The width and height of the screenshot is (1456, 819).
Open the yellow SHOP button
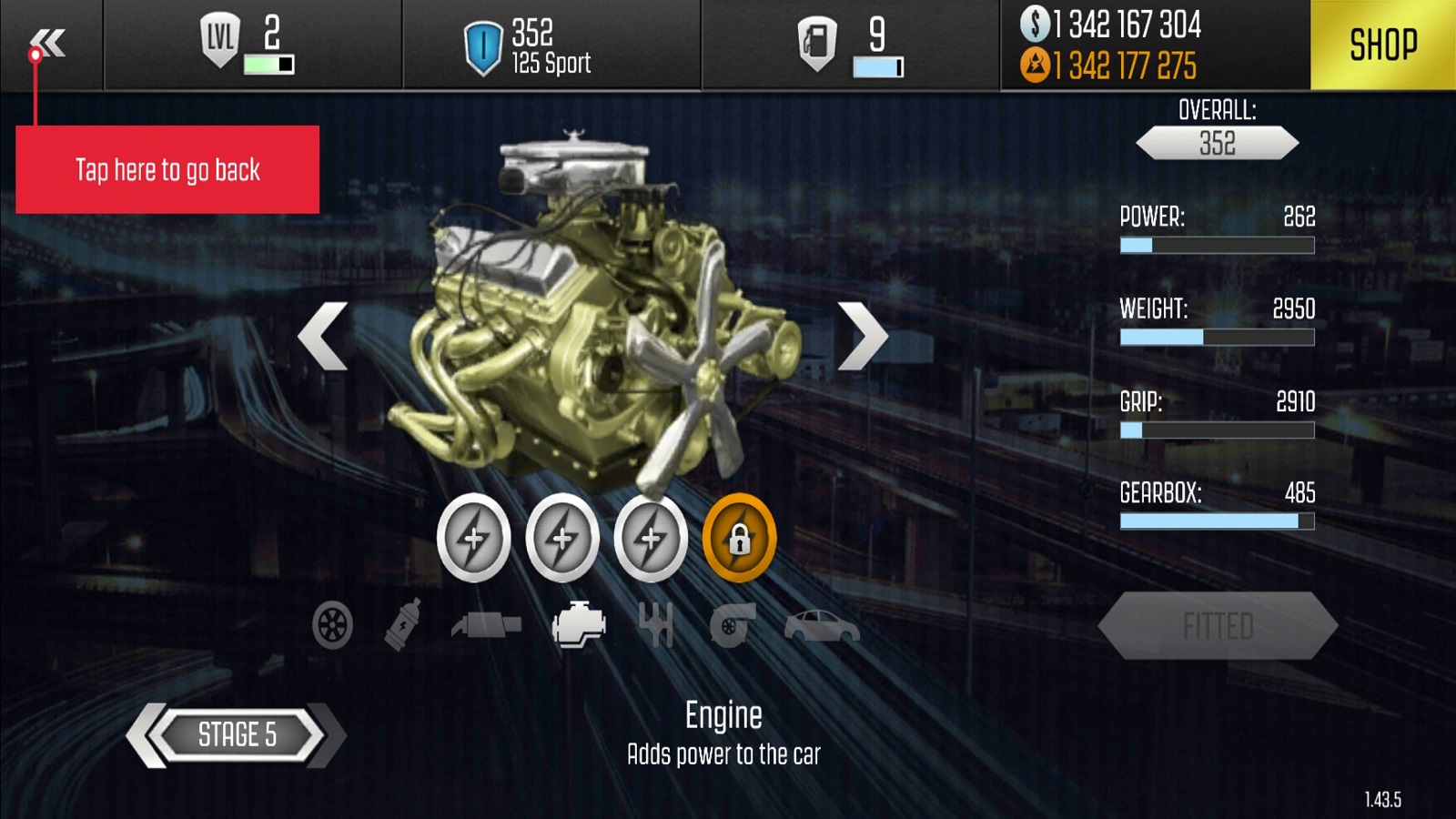(x=1382, y=45)
